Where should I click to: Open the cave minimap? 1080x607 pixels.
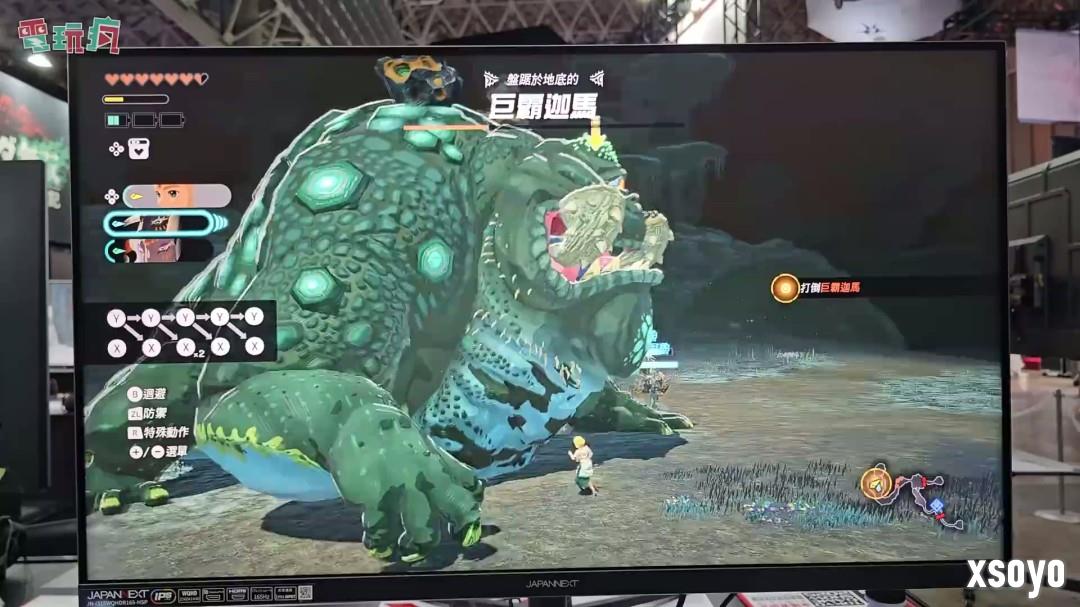[915, 496]
